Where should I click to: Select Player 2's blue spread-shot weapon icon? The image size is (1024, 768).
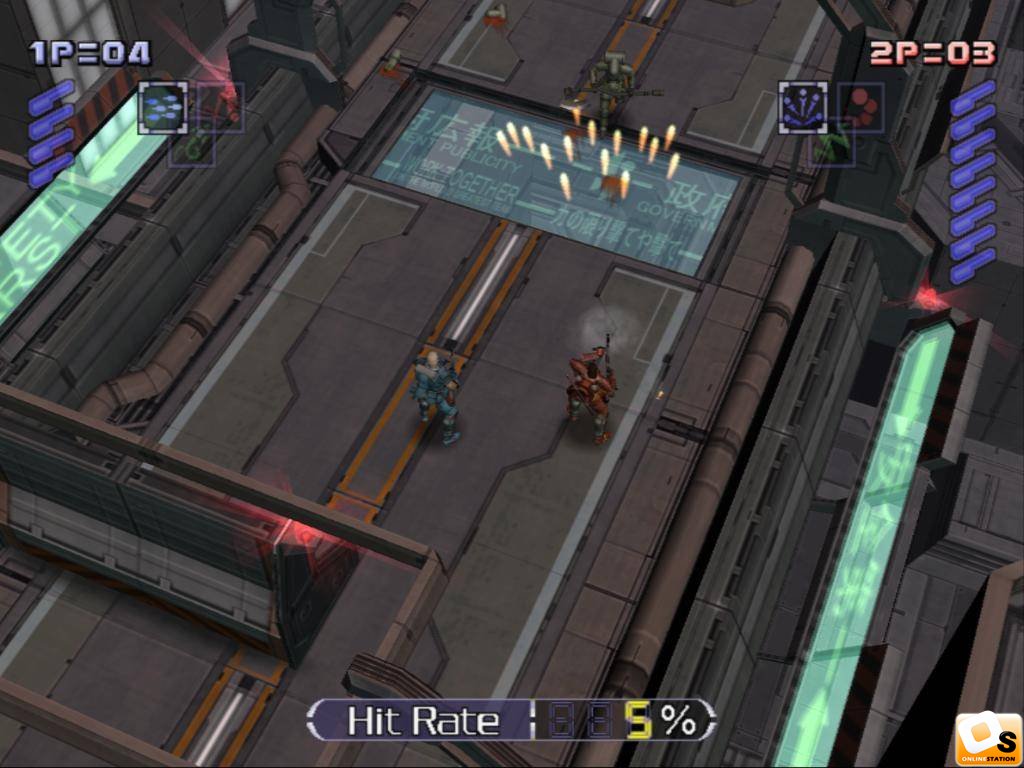point(803,107)
